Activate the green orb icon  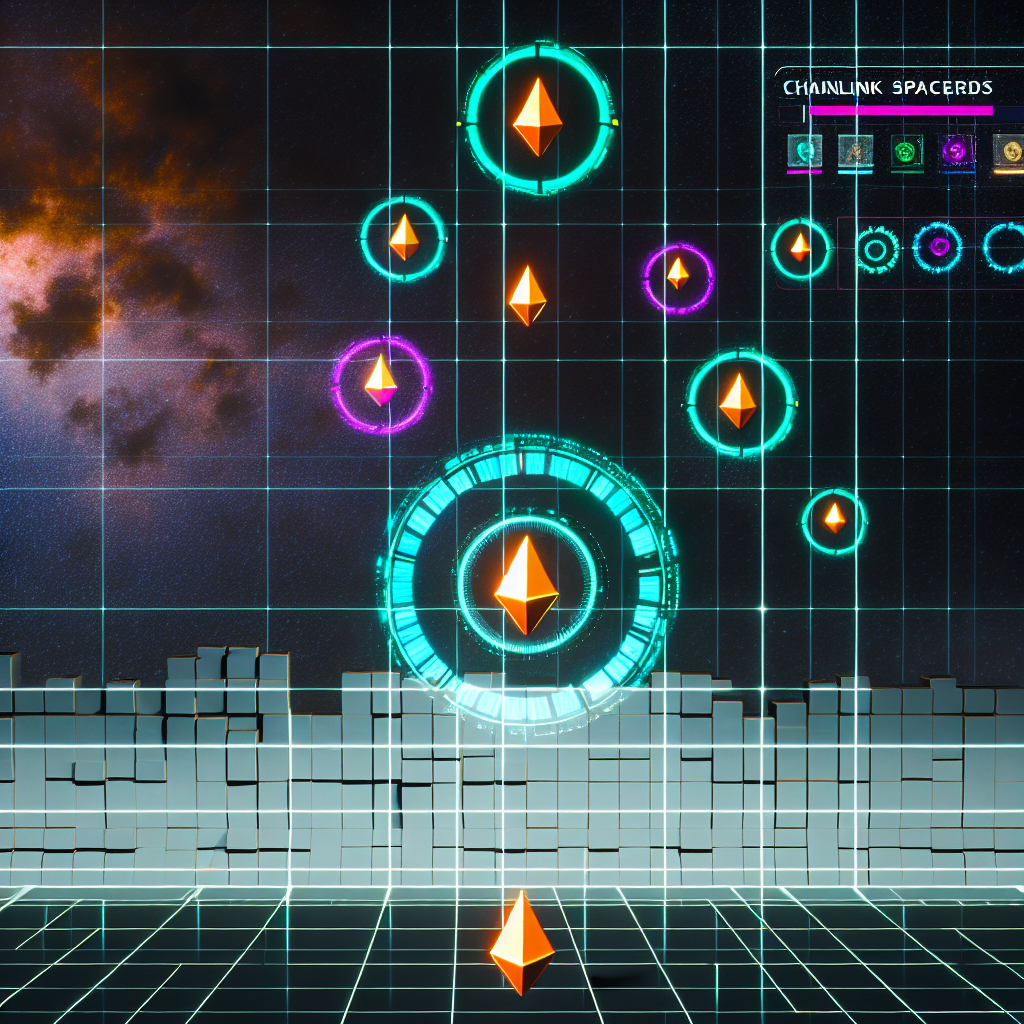(x=906, y=151)
